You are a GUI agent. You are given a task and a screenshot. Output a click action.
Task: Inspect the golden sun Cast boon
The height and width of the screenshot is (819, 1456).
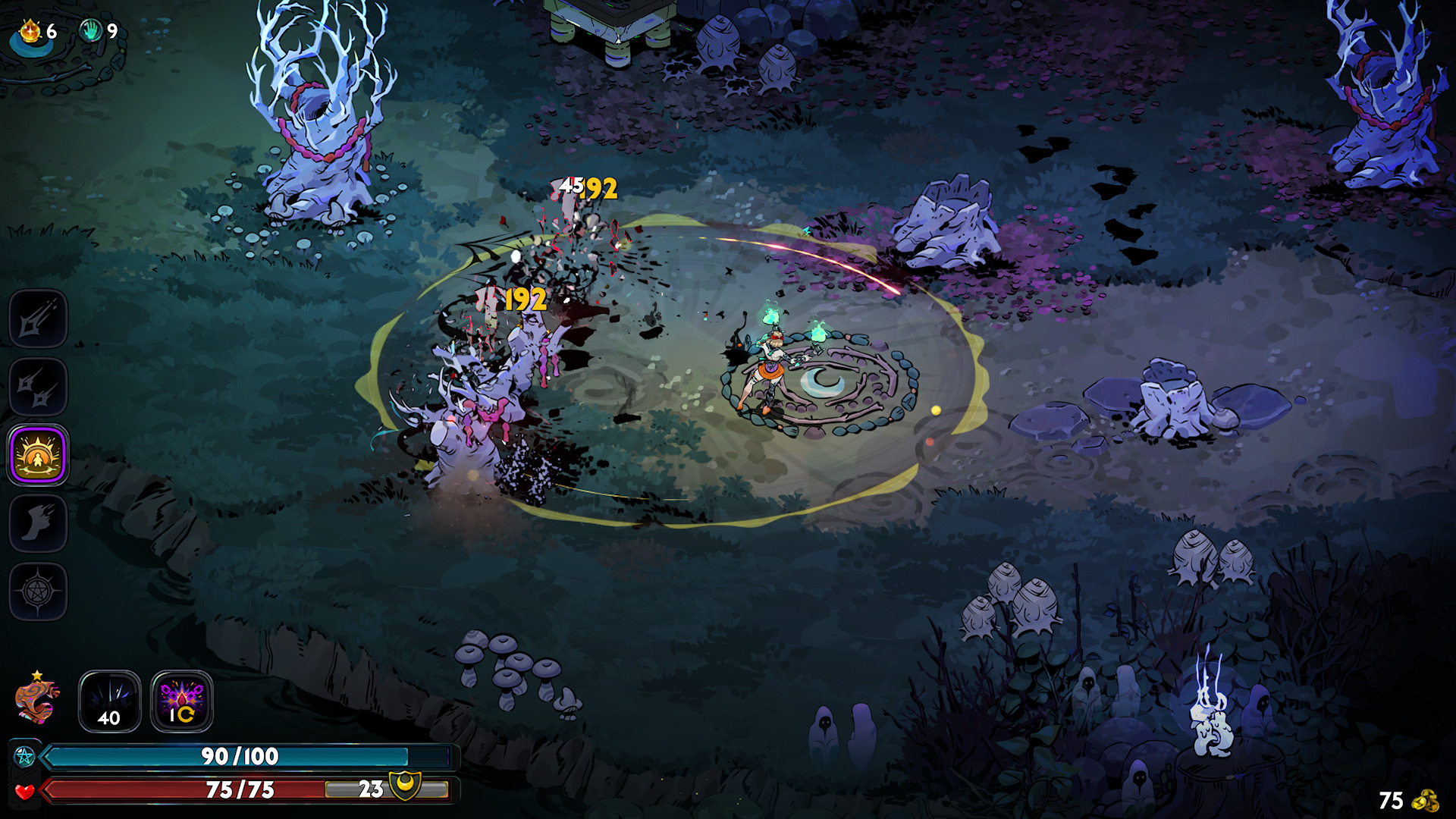tap(38, 455)
